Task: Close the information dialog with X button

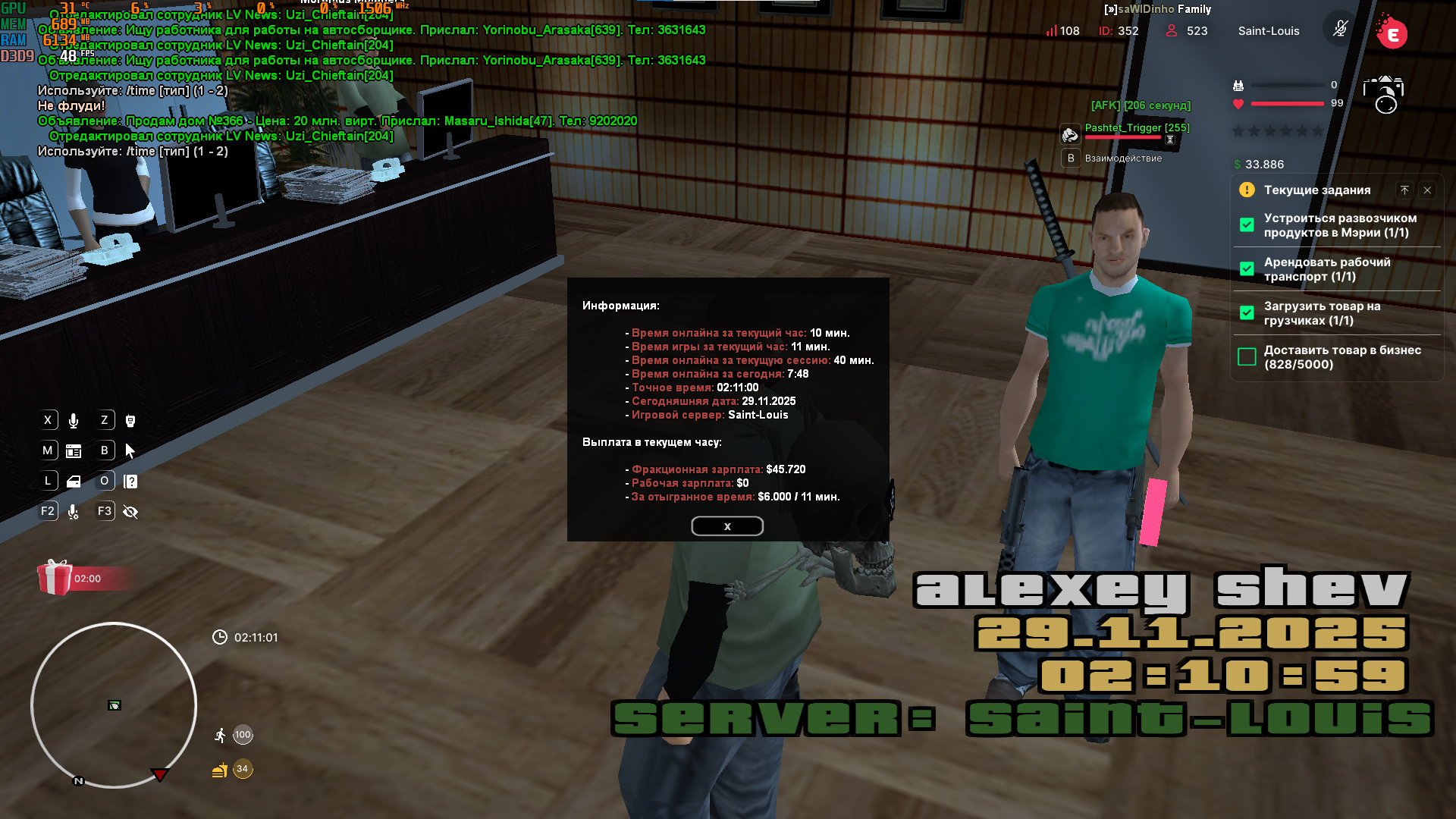Action: pyautogui.click(x=726, y=526)
